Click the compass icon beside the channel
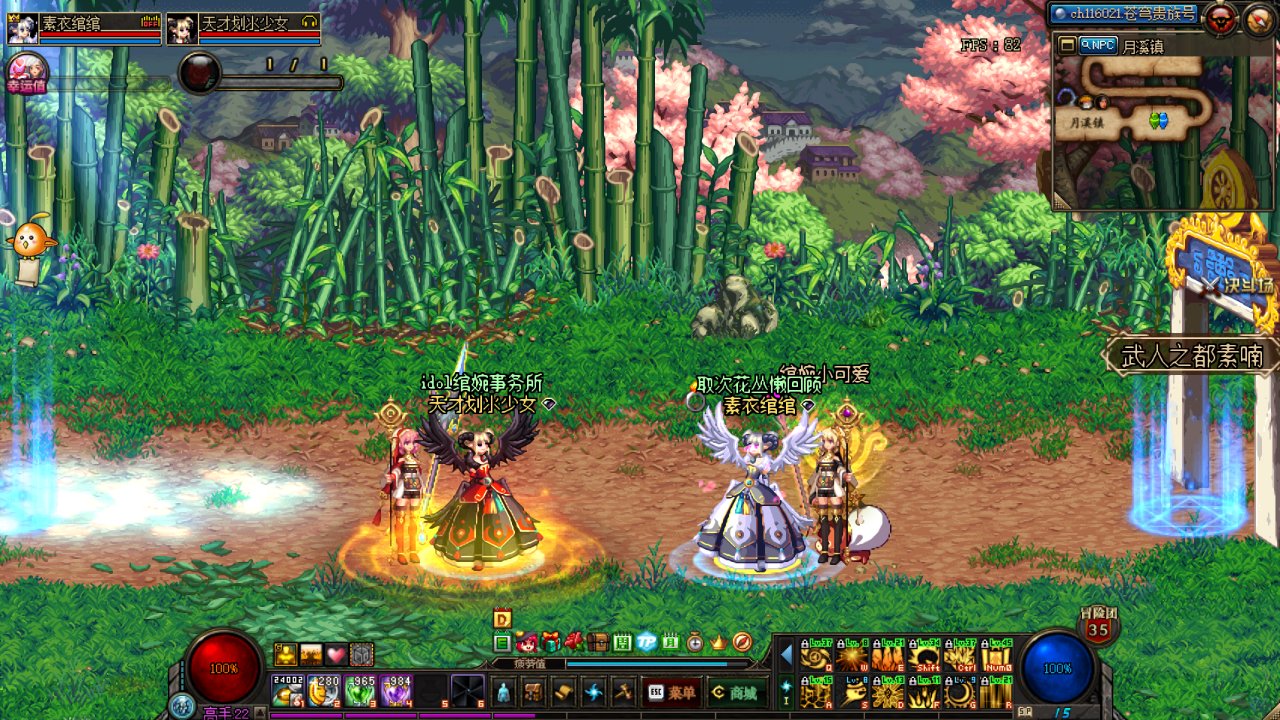The width and height of the screenshot is (1280, 720). (x=1257, y=19)
